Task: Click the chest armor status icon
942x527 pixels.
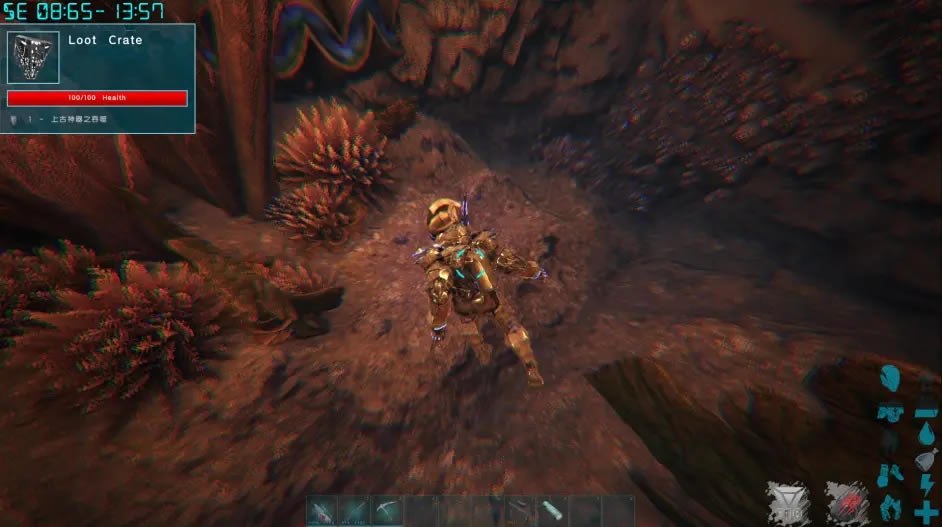Action: point(891,413)
